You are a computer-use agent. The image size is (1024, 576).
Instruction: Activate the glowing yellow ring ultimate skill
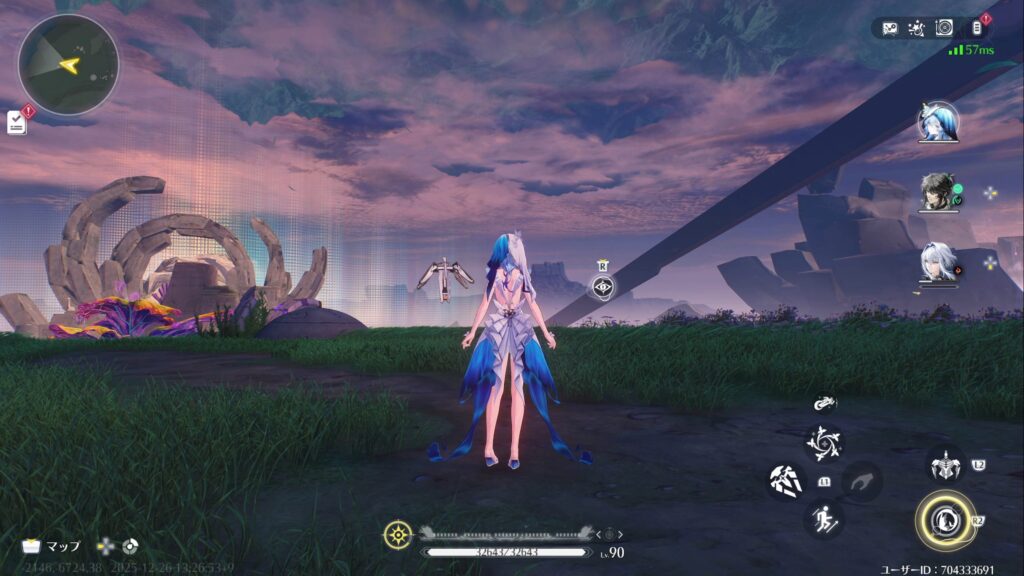(x=943, y=520)
